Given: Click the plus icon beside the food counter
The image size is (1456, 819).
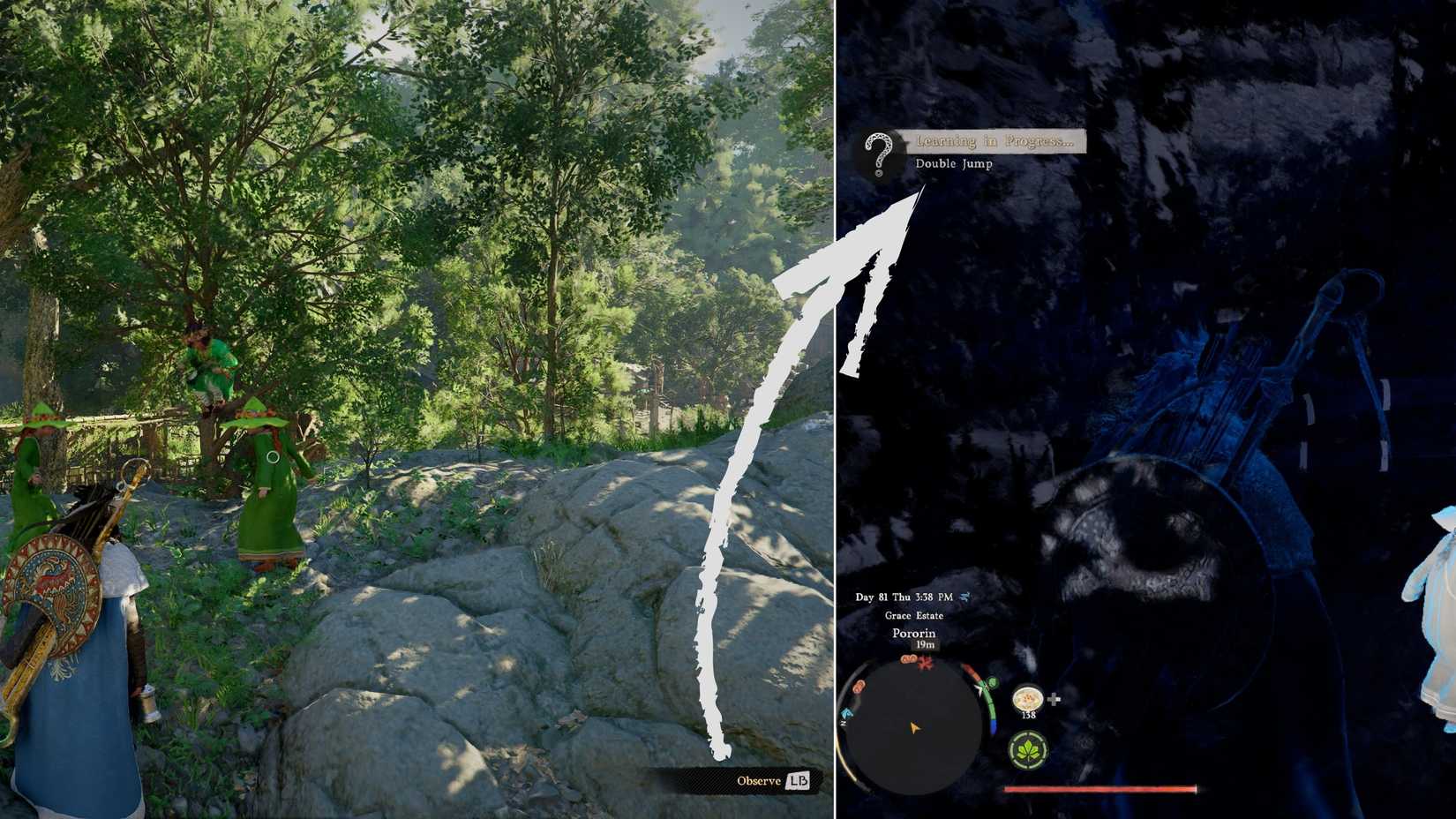Looking at the screenshot, I should (x=1054, y=698).
